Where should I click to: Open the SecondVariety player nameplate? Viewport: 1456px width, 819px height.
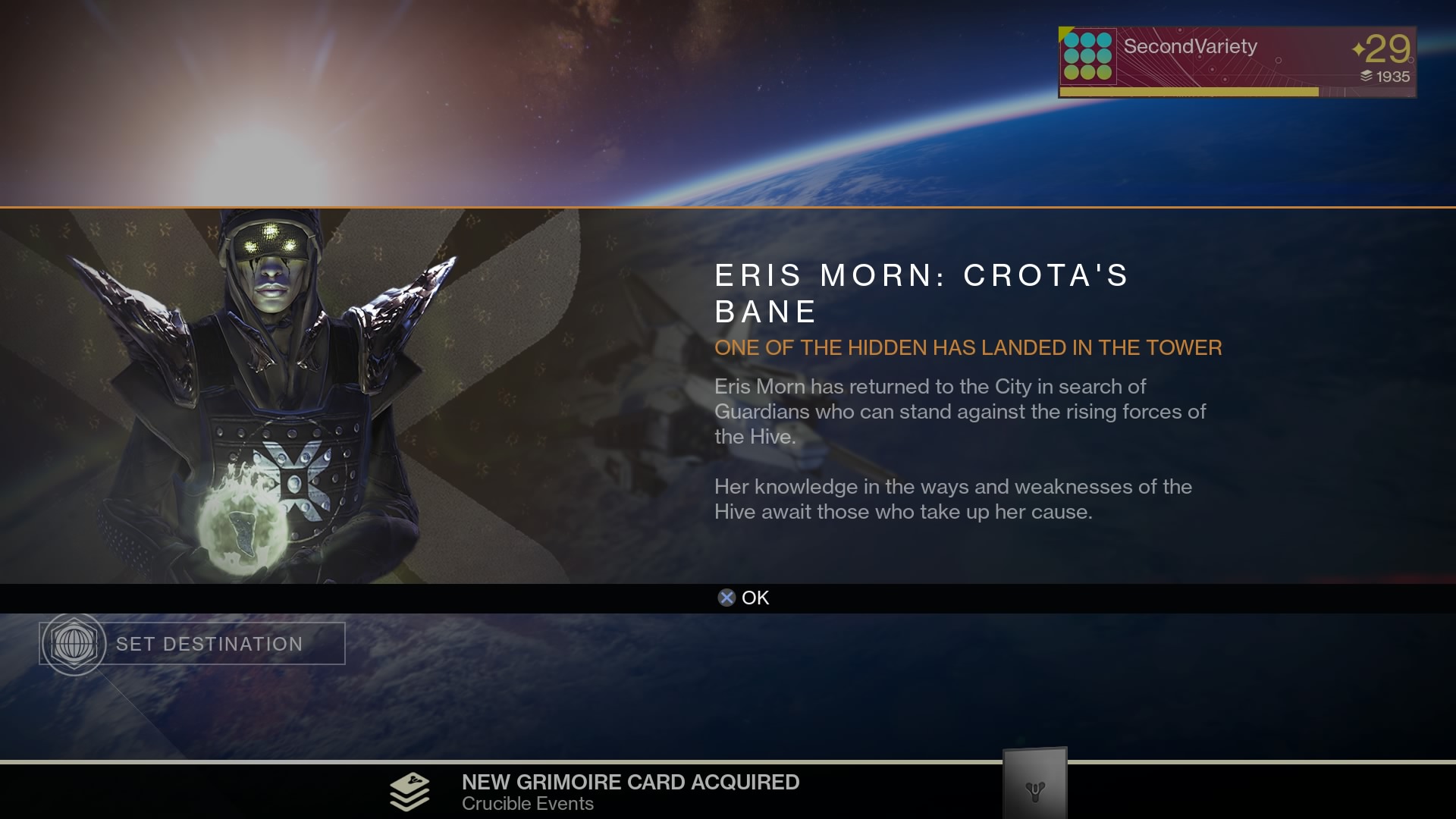[x=1236, y=61]
